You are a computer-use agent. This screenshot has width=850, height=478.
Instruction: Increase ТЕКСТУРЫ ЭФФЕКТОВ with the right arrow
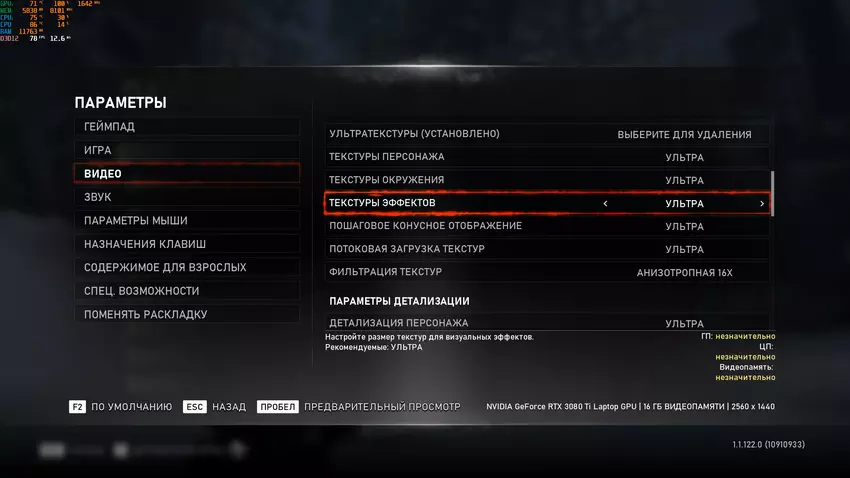pos(762,204)
